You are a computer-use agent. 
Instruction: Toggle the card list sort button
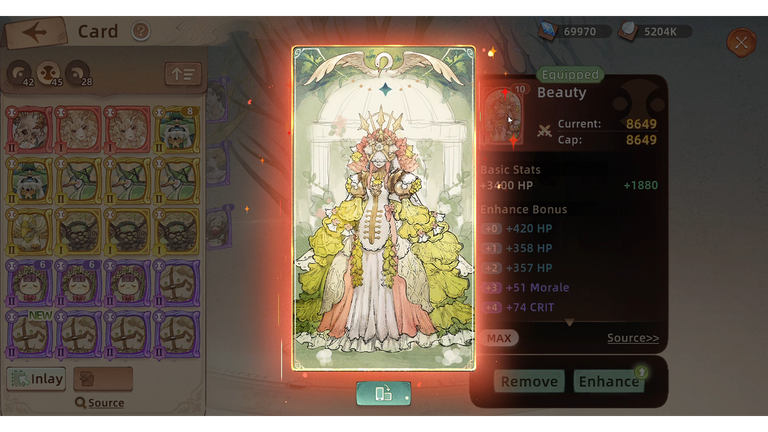tap(183, 74)
